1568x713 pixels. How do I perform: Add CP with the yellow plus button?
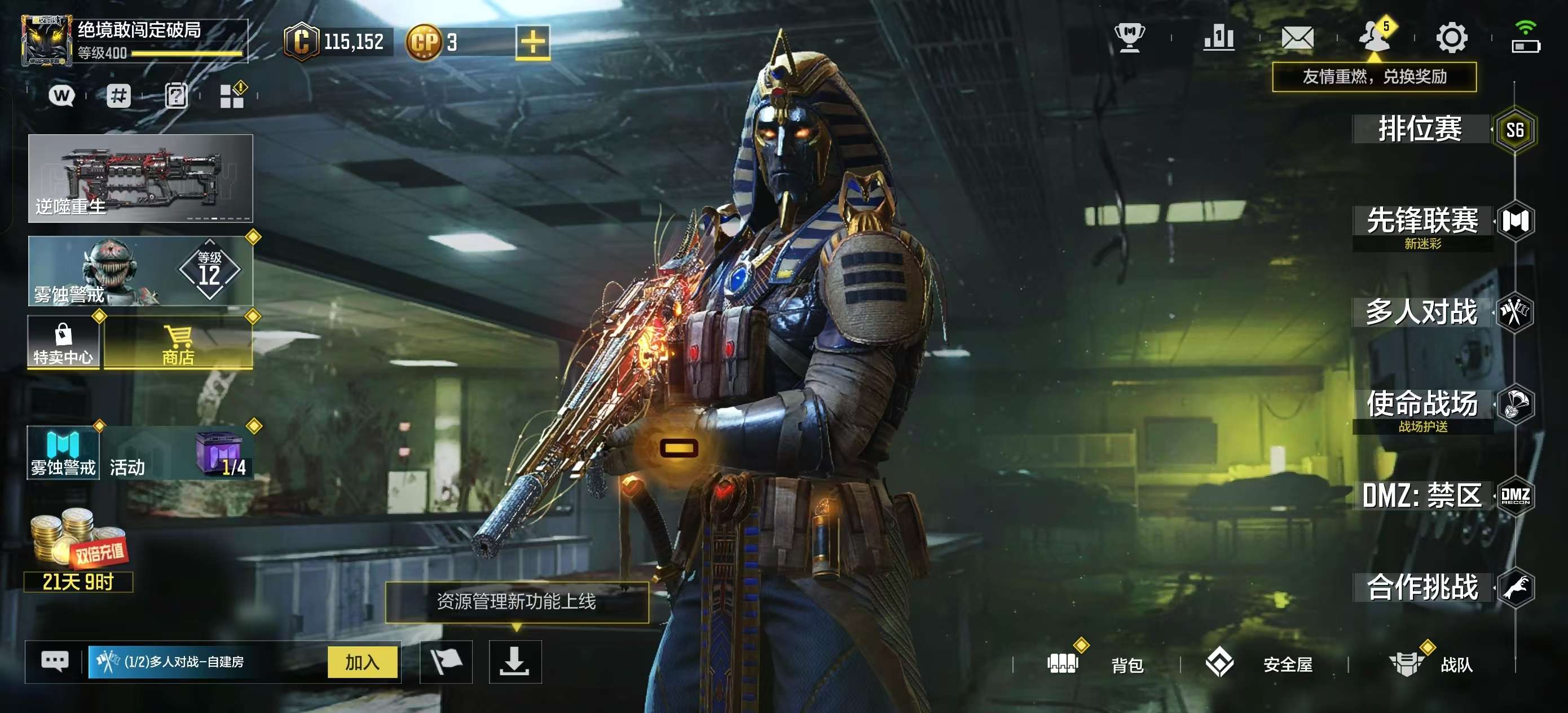(x=532, y=43)
